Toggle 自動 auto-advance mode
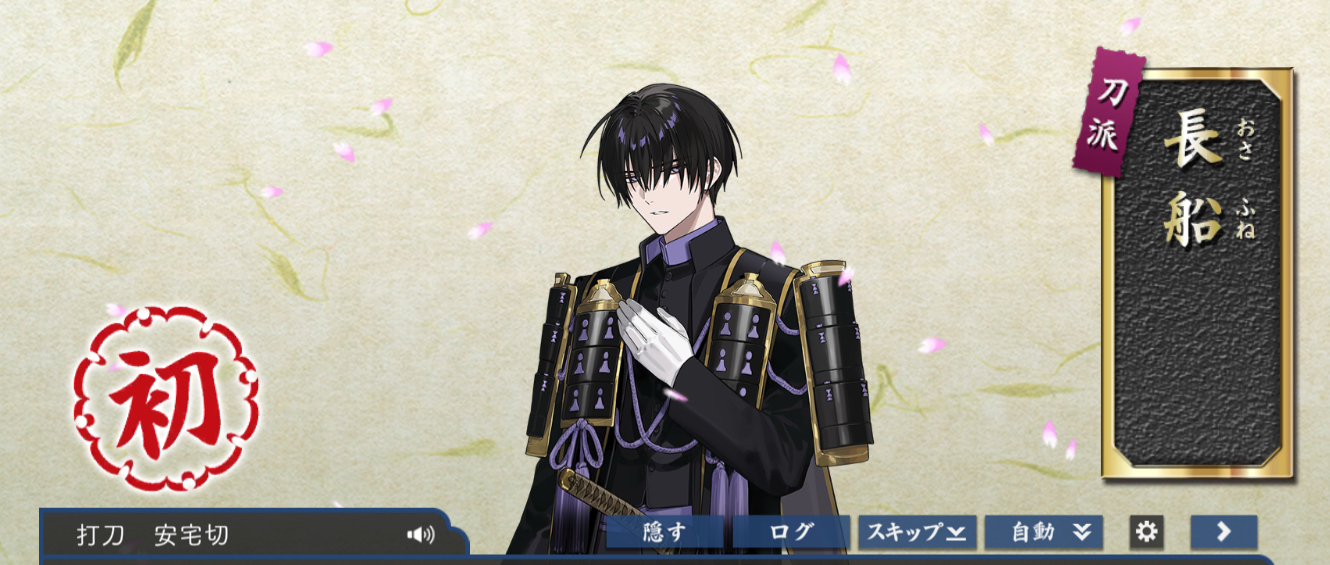Image resolution: width=1330 pixels, height=565 pixels. tap(1044, 532)
